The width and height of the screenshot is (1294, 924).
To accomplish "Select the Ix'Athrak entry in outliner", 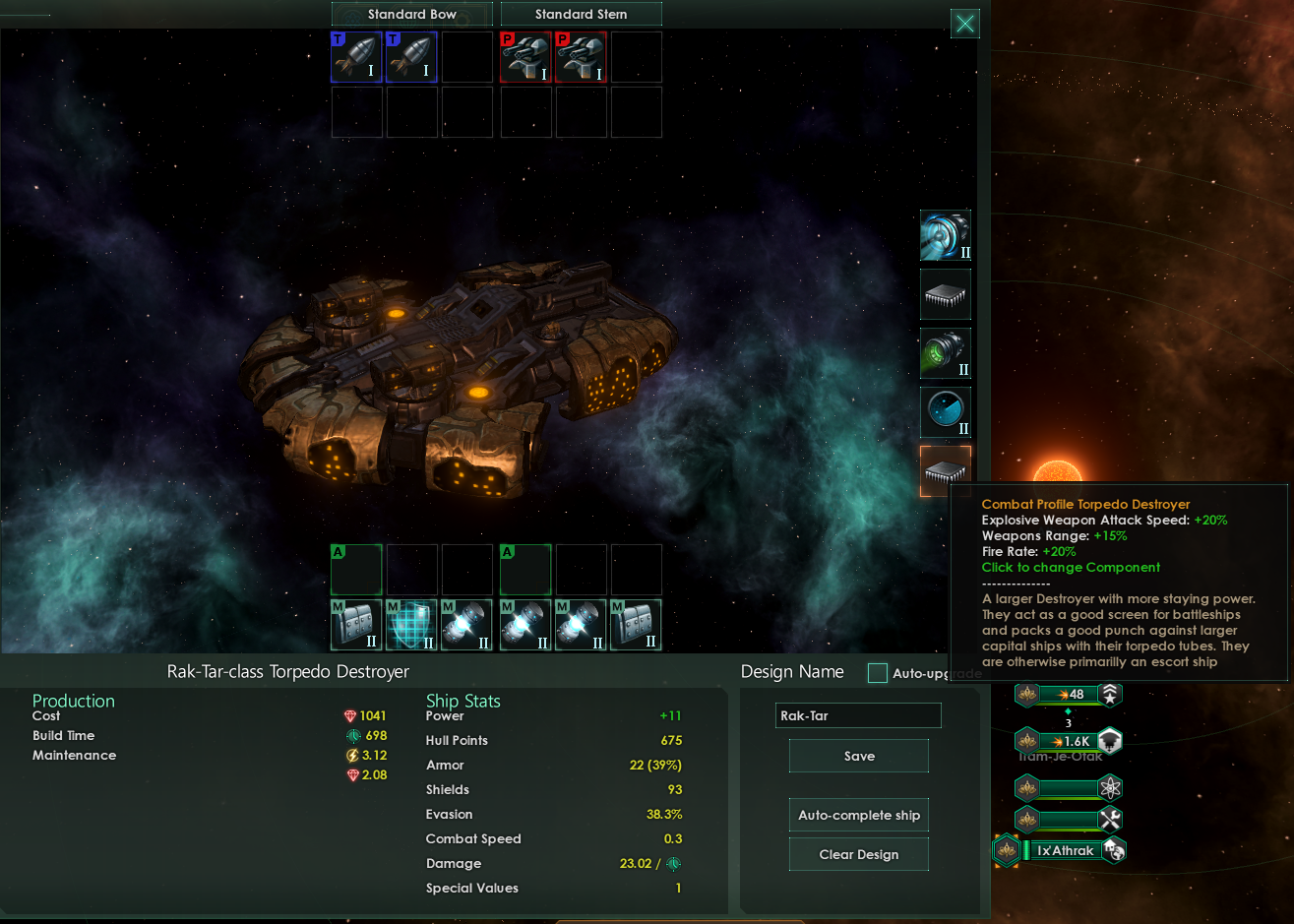I will (x=1065, y=850).
